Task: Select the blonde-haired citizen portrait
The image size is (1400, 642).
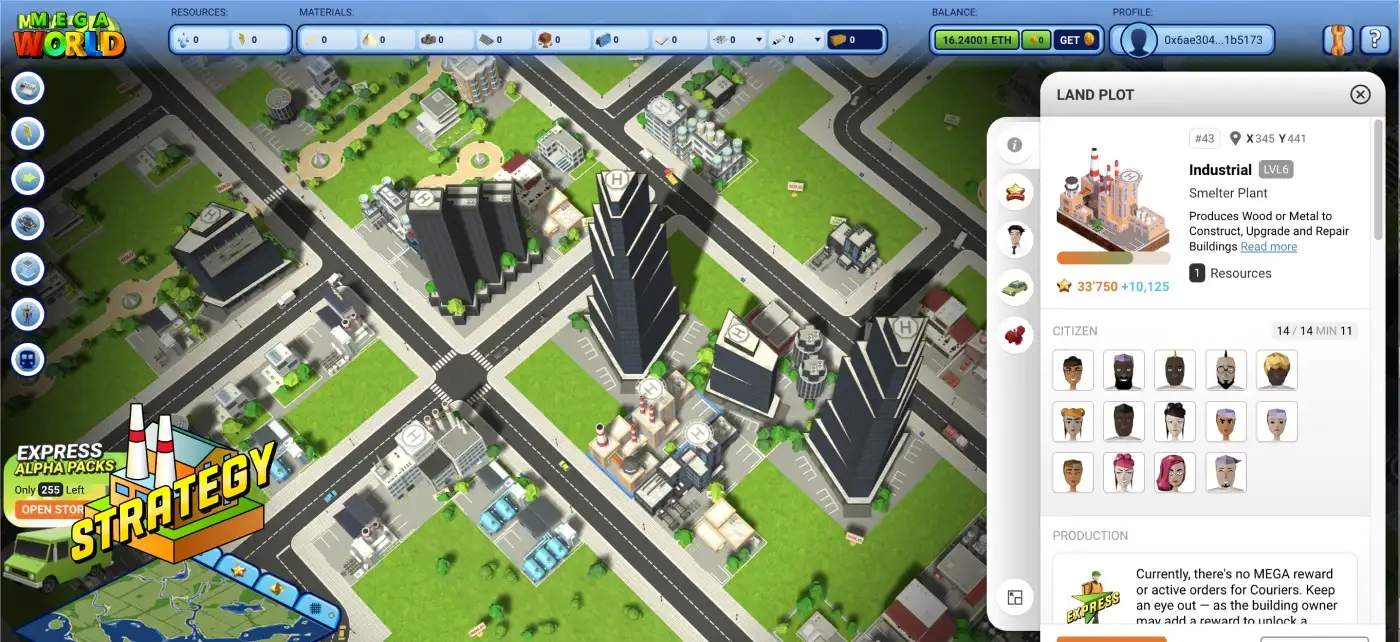Action: coord(1277,370)
